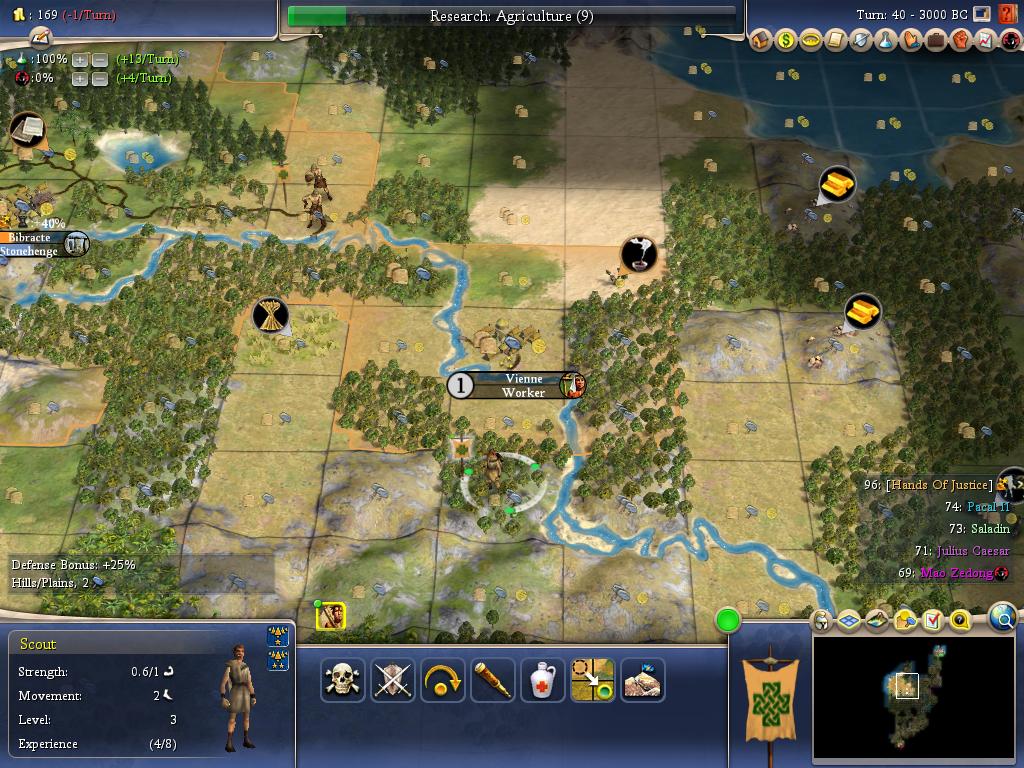Viewport: 1024px width, 768px height.
Task: Activate the spyglass sentry action
Action: 493,680
